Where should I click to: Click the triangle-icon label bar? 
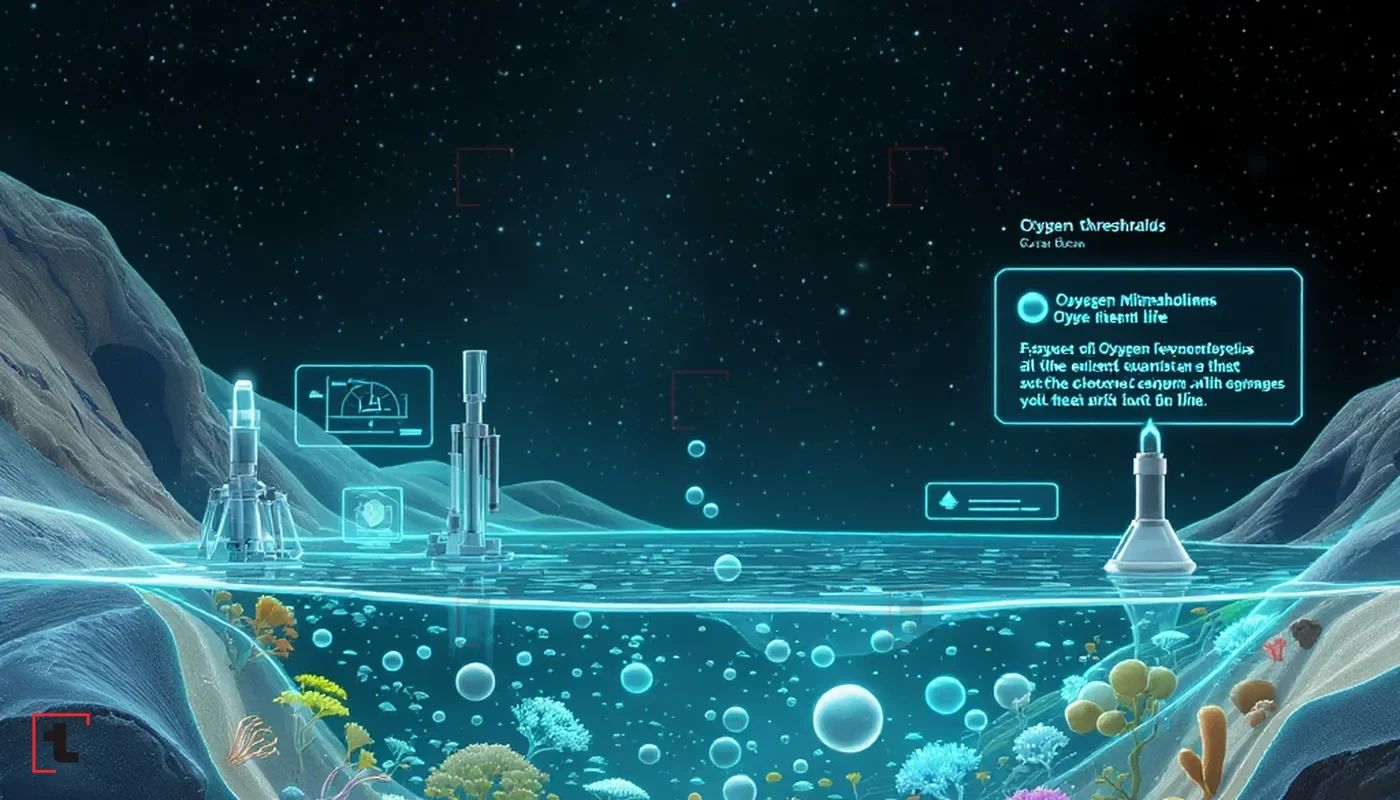991,501
